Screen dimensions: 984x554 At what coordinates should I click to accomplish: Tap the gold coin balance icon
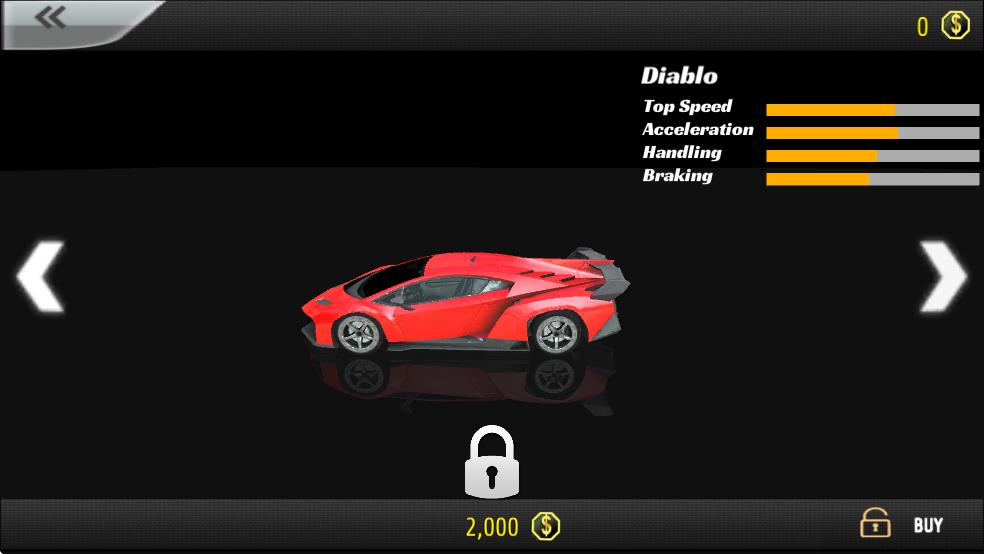(956, 25)
